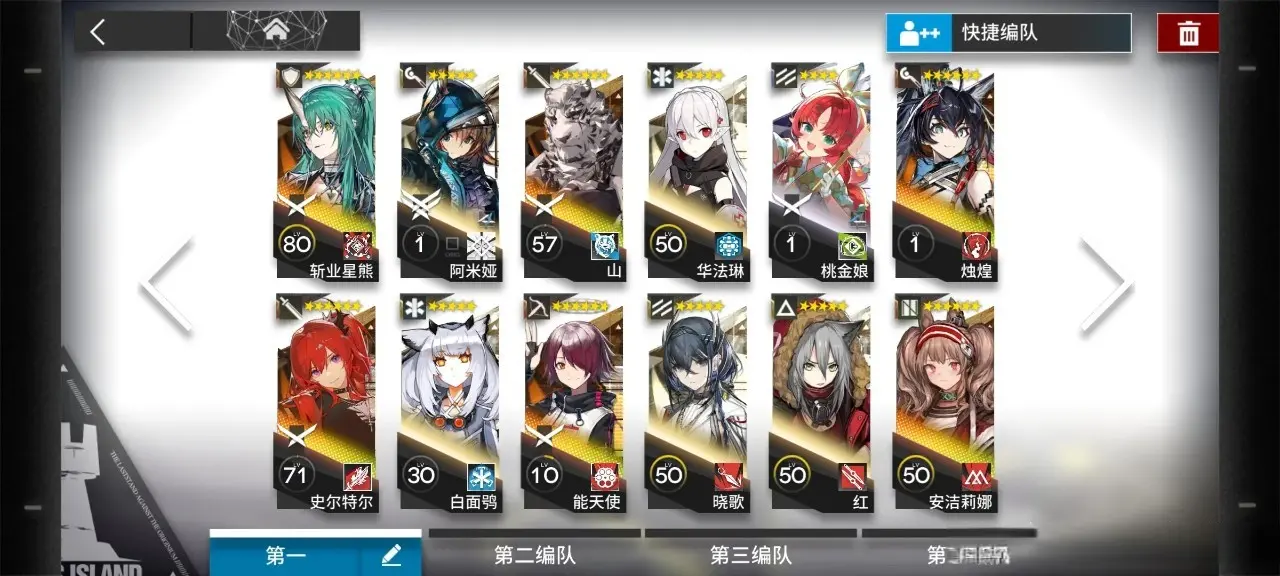This screenshot has width=1280, height=576.
Task: Select operator card 斩业星熊
Action: 326,172
